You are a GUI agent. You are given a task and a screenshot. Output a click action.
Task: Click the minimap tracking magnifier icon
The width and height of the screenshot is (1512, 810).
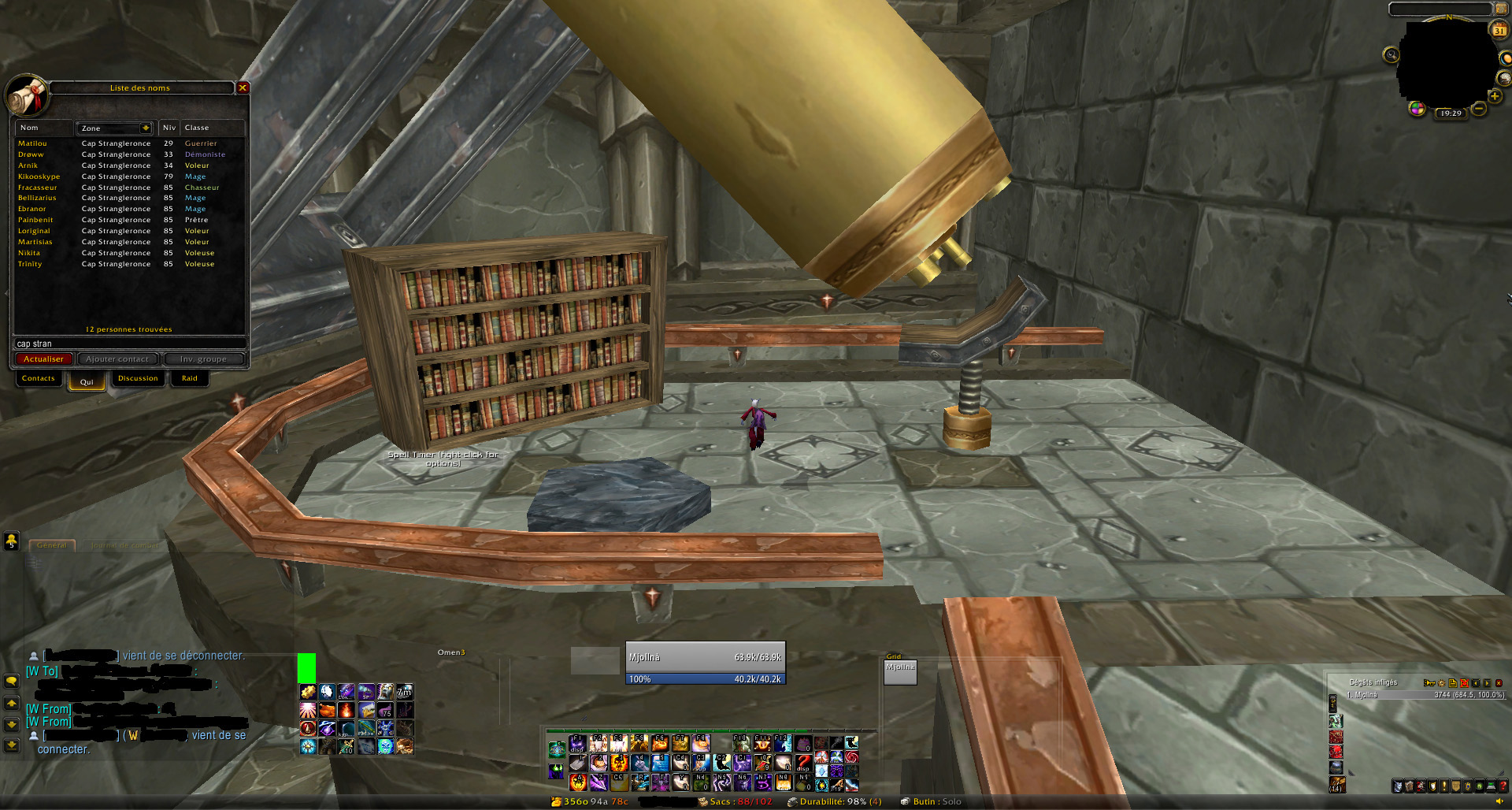pyautogui.click(x=1392, y=54)
